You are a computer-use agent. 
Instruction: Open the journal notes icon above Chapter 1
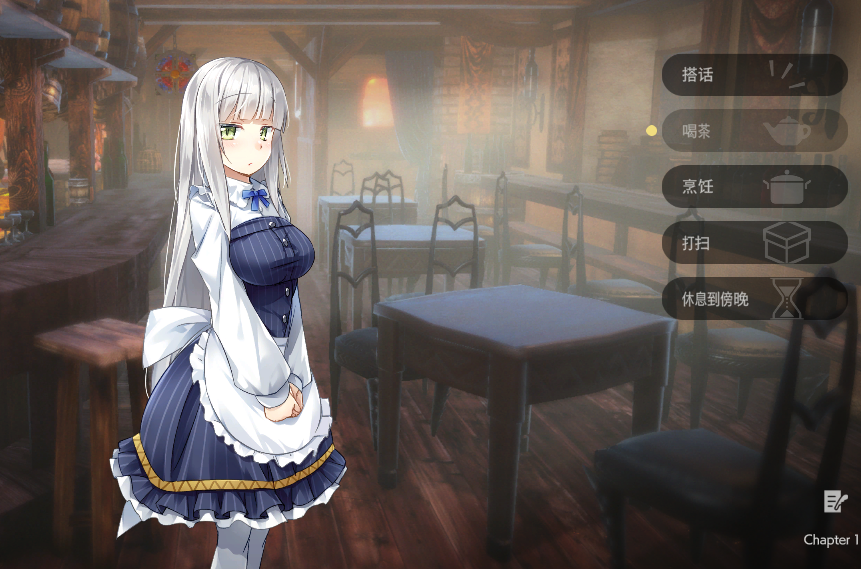835,502
